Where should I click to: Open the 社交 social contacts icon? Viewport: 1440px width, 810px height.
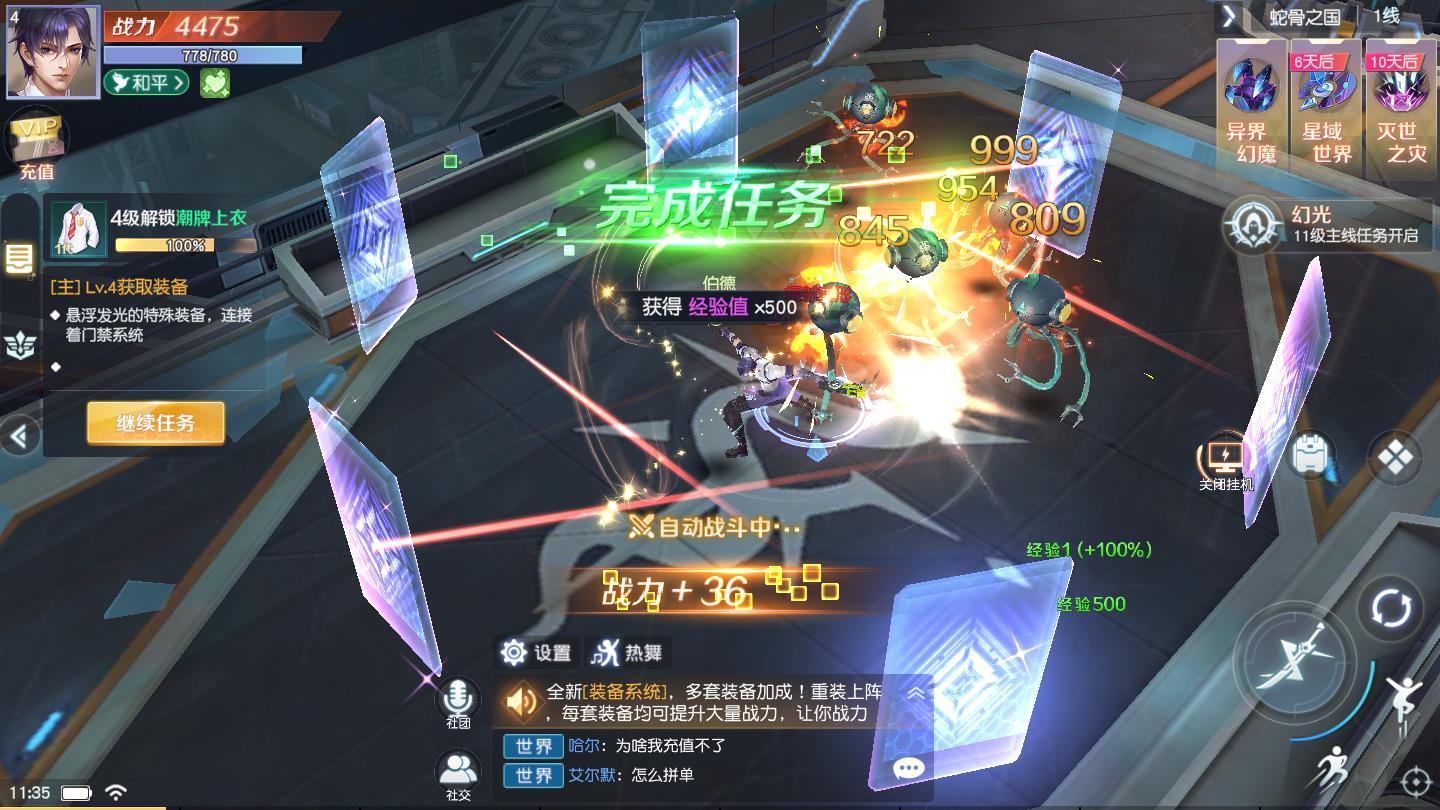pos(459,768)
